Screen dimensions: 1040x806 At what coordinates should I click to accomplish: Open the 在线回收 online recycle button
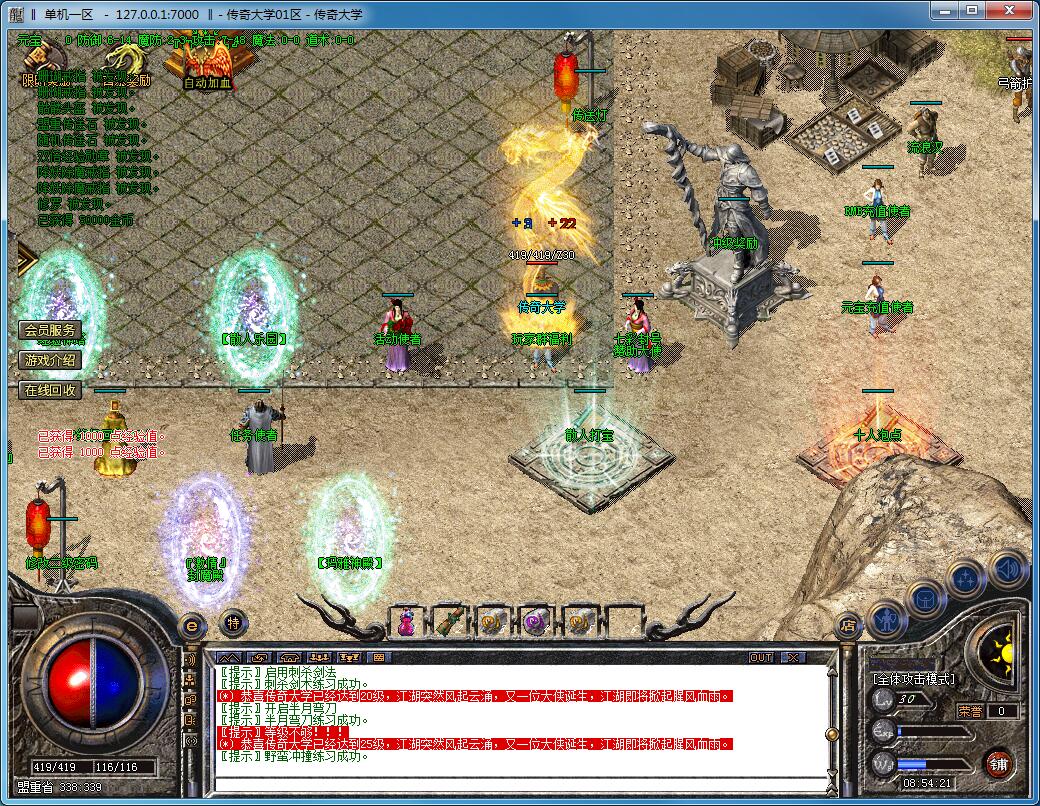[x=50, y=390]
